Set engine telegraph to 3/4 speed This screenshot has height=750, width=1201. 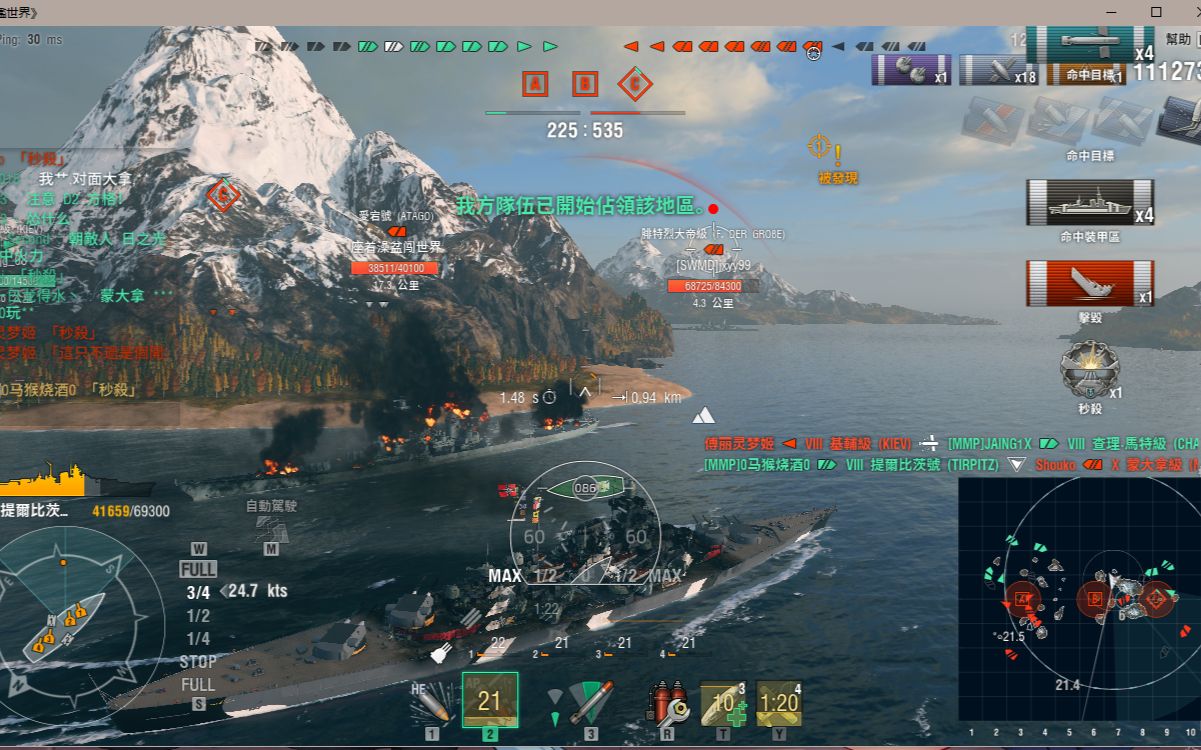[198, 592]
